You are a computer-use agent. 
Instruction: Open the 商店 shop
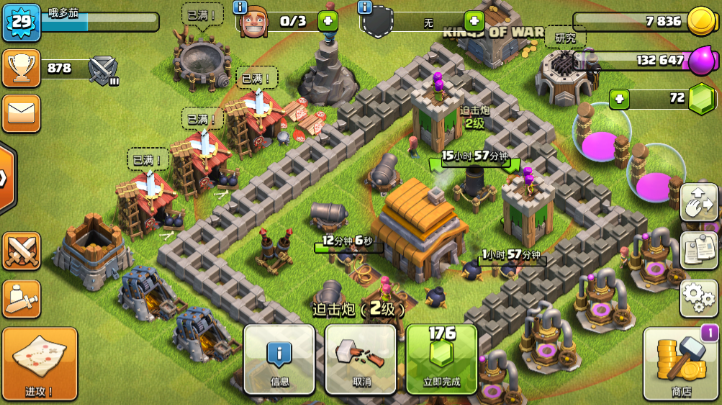tap(681, 363)
